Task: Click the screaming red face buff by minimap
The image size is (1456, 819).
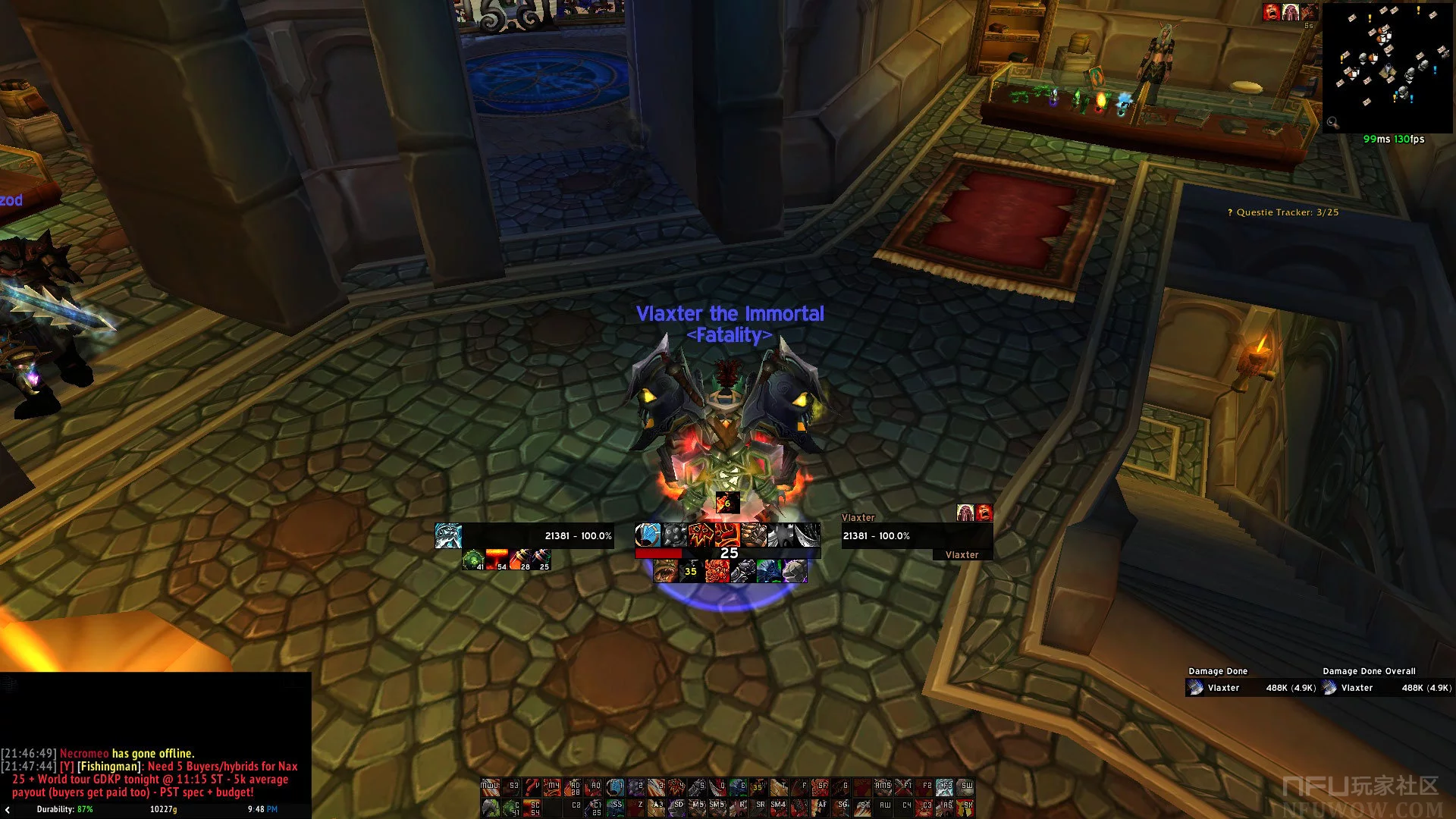Action: (x=1272, y=12)
